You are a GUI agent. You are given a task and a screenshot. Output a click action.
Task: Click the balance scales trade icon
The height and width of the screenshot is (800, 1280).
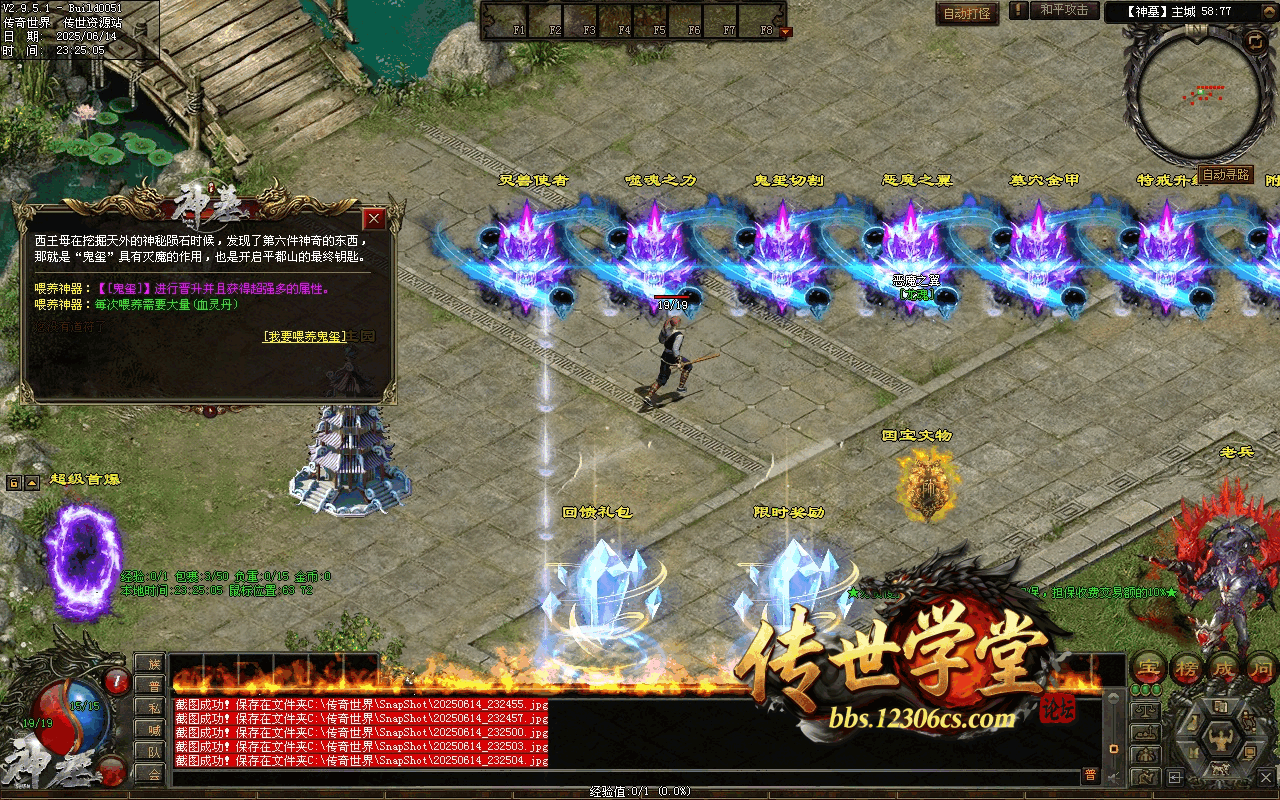click(x=1147, y=711)
